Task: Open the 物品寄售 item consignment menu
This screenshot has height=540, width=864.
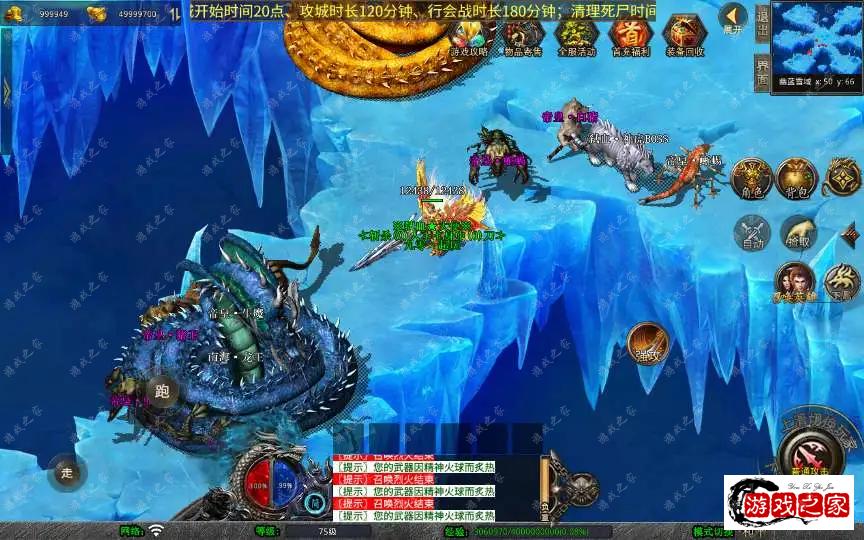Action: click(x=520, y=35)
